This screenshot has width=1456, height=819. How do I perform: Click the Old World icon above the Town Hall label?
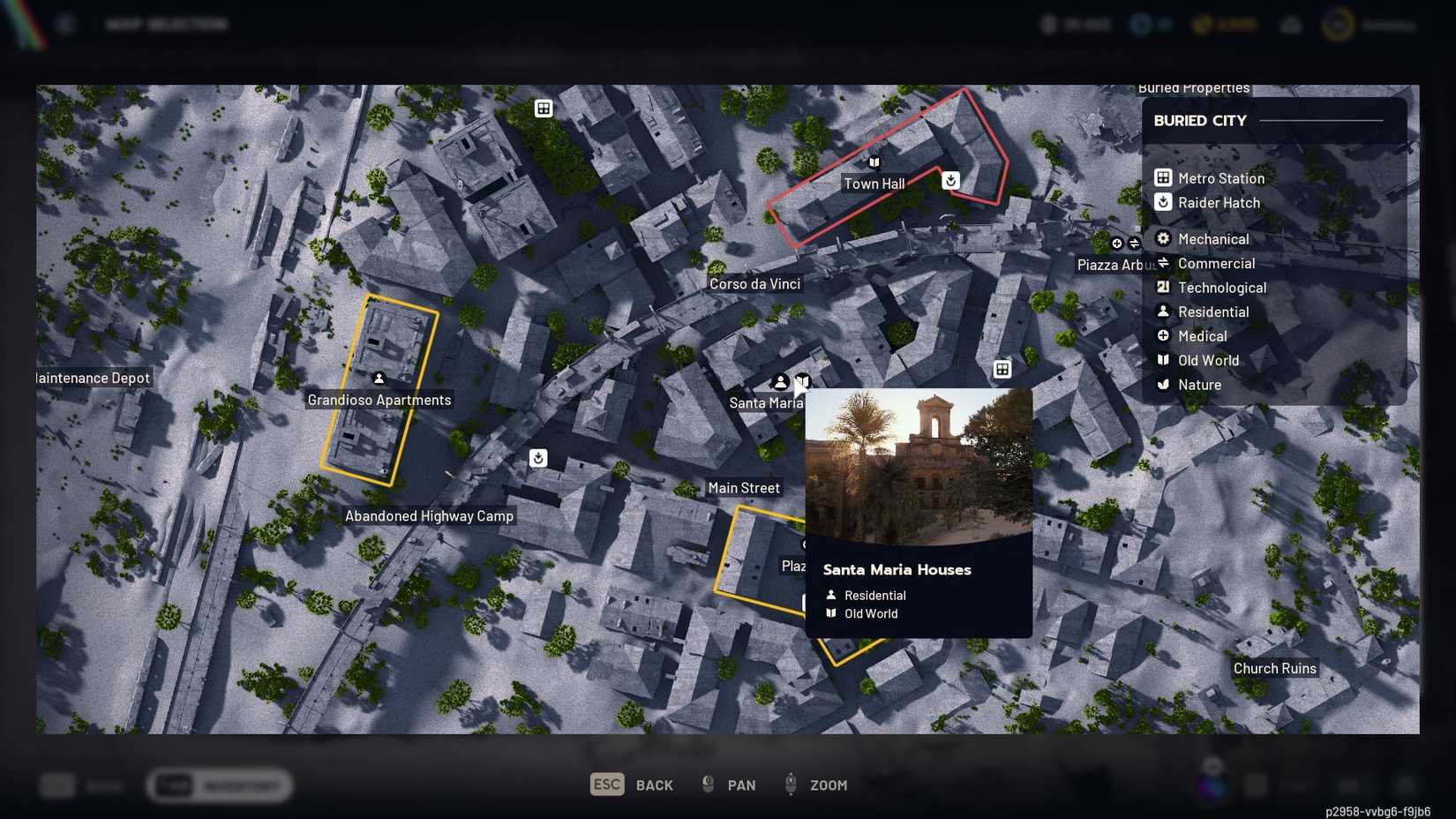pos(873,163)
